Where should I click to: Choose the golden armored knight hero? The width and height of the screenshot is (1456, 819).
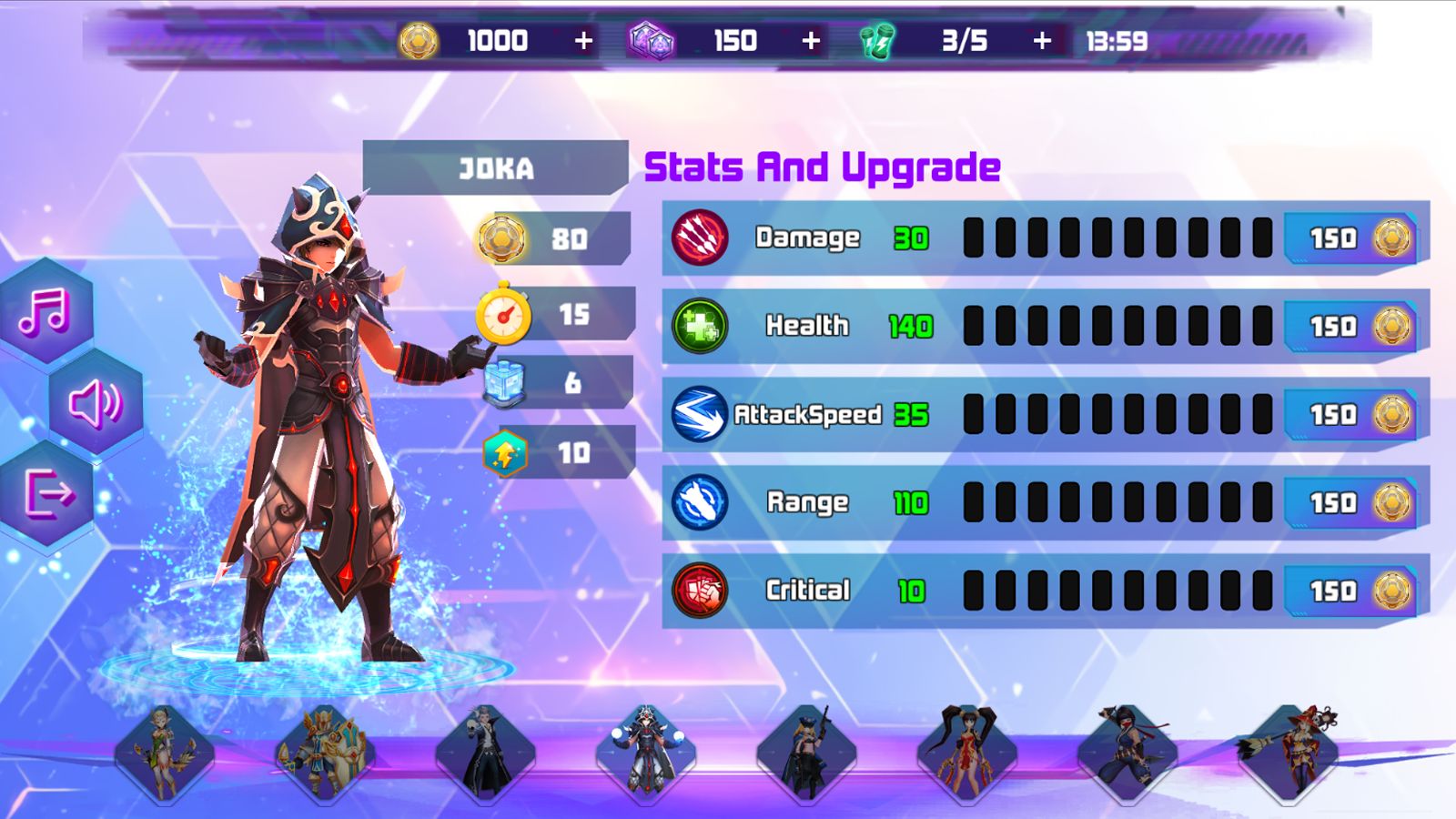coord(325,755)
